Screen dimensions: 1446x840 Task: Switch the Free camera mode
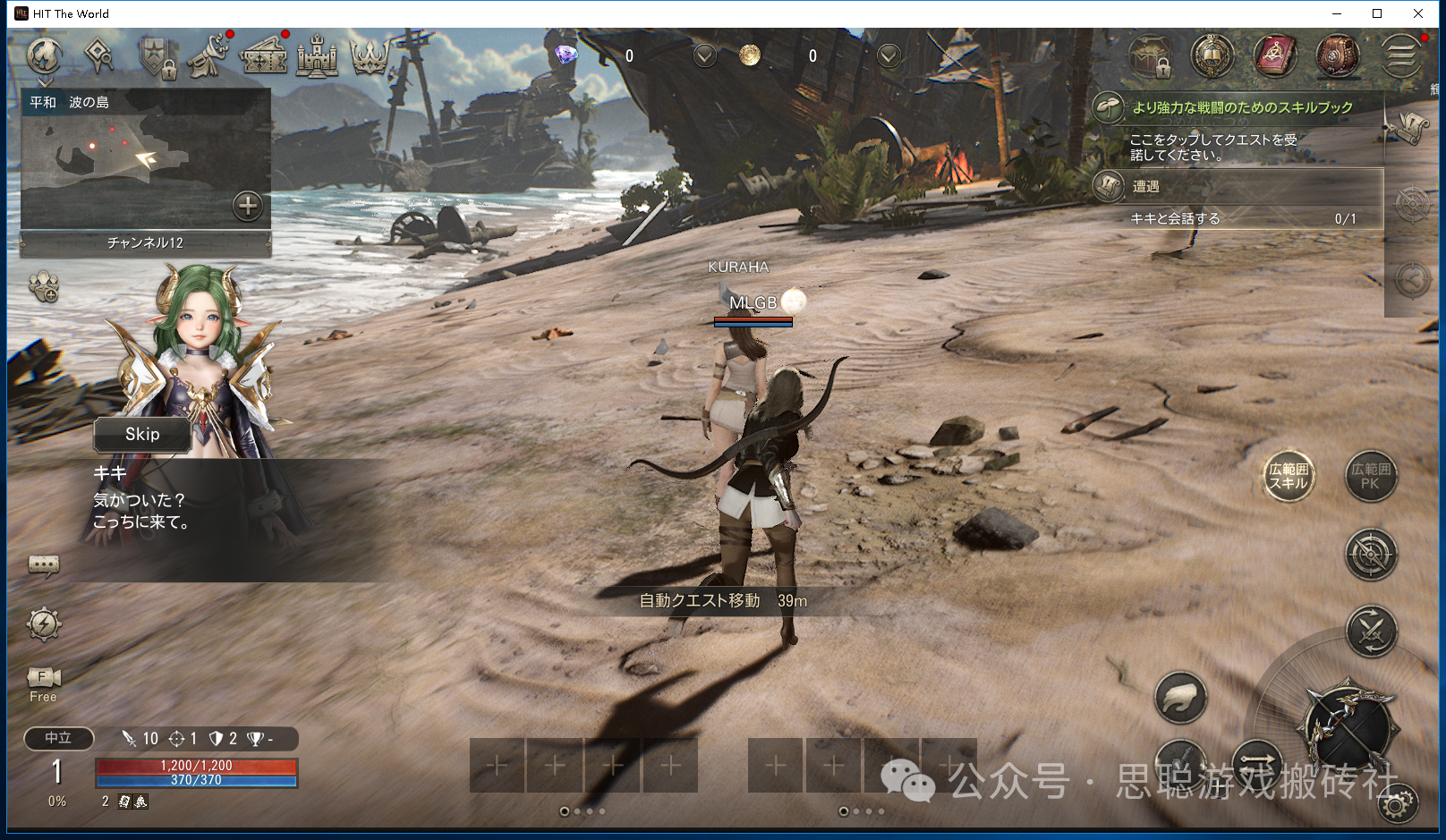click(x=43, y=683)
